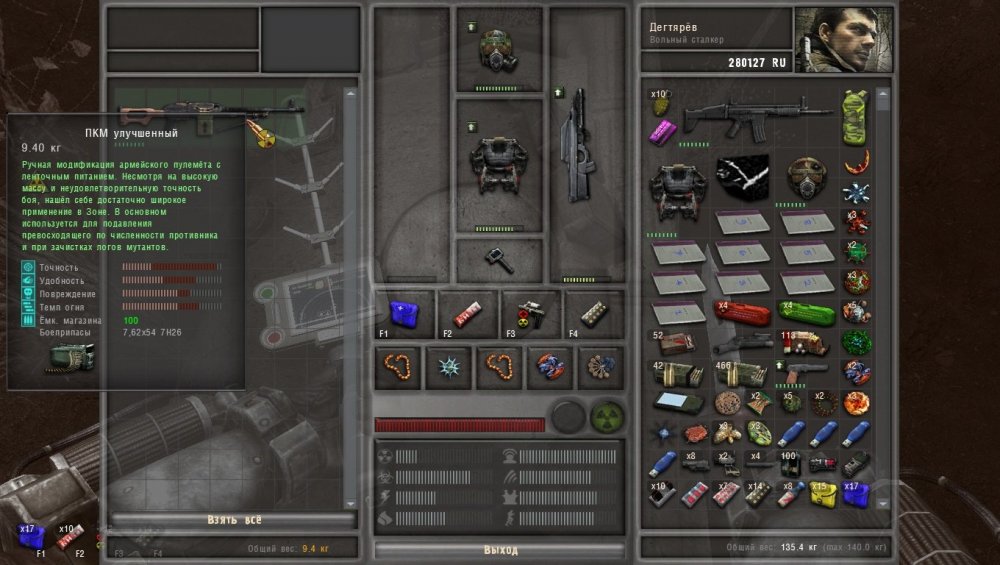Choose the F4 quickslot pill blister pack
Viewport: 1000px width, 565px height.
[593, 312]
